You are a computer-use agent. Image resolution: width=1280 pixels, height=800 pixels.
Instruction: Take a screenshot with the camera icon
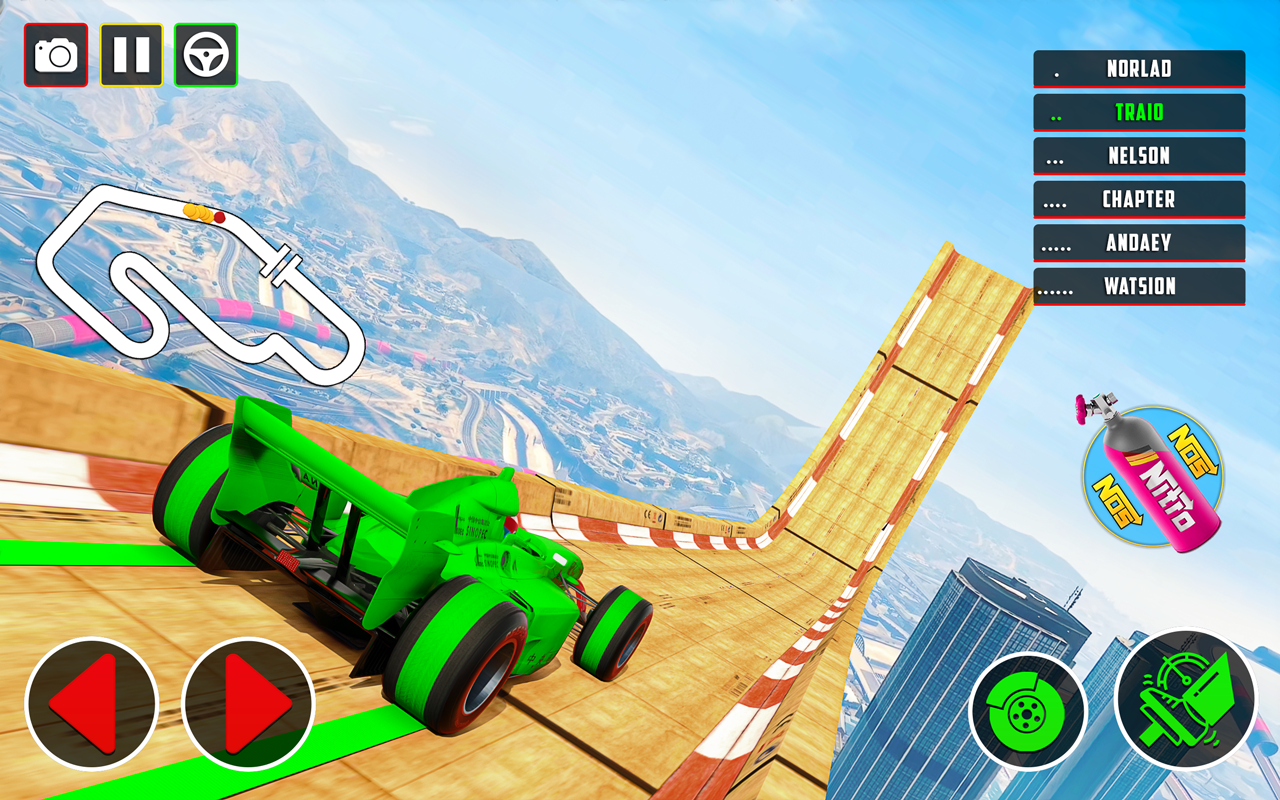click(57, 55)
